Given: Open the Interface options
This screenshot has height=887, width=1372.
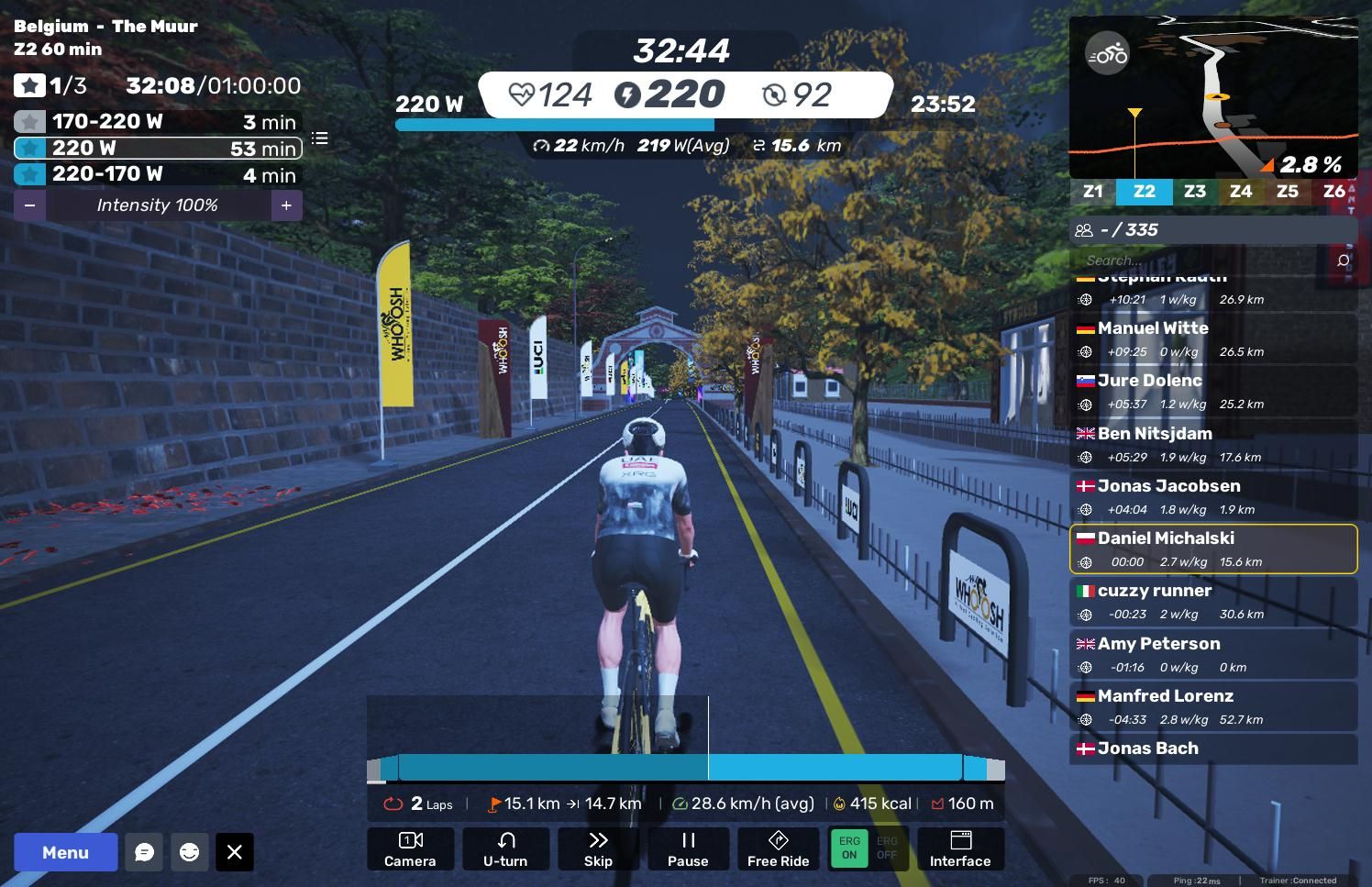Looking at the screenshot, I should coord(960,848).
